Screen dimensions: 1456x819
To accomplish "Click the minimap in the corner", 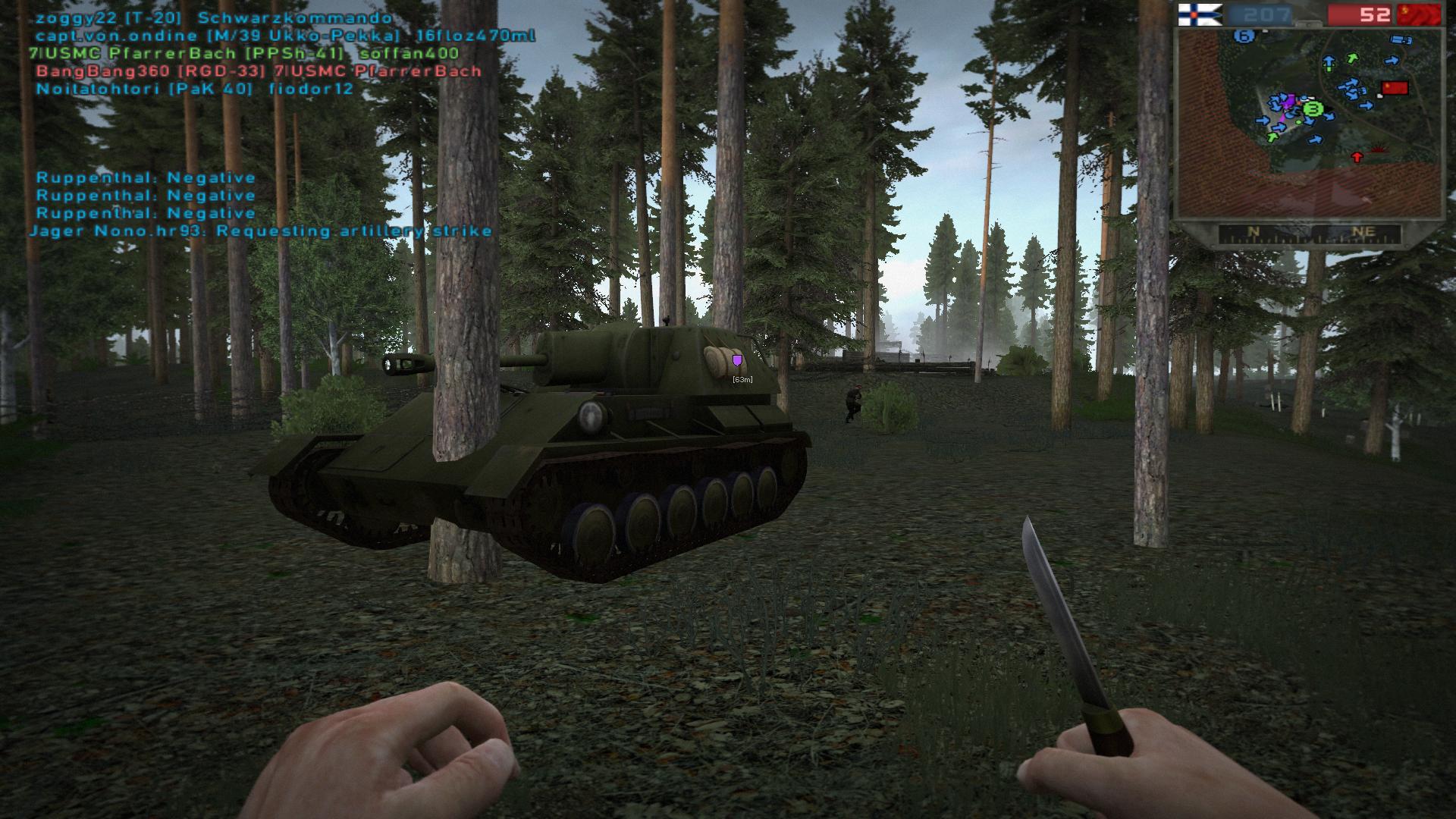I will tap(1307, 123).
